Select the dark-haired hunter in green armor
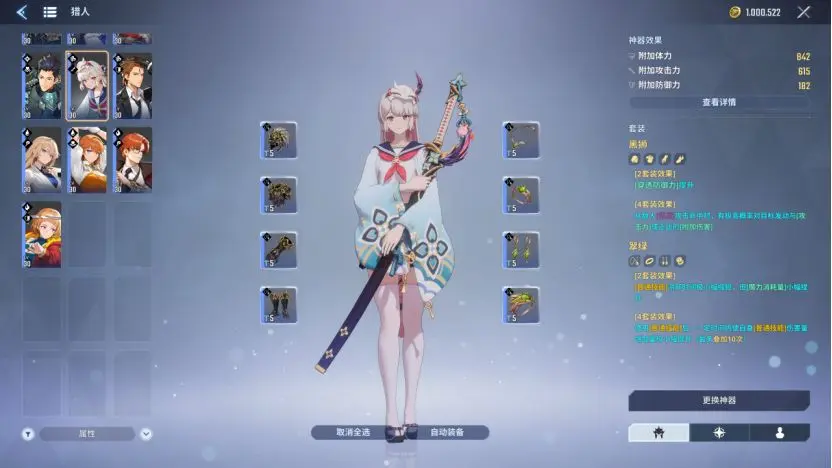This screenshot has width=832, height=468. coord(42,86)
